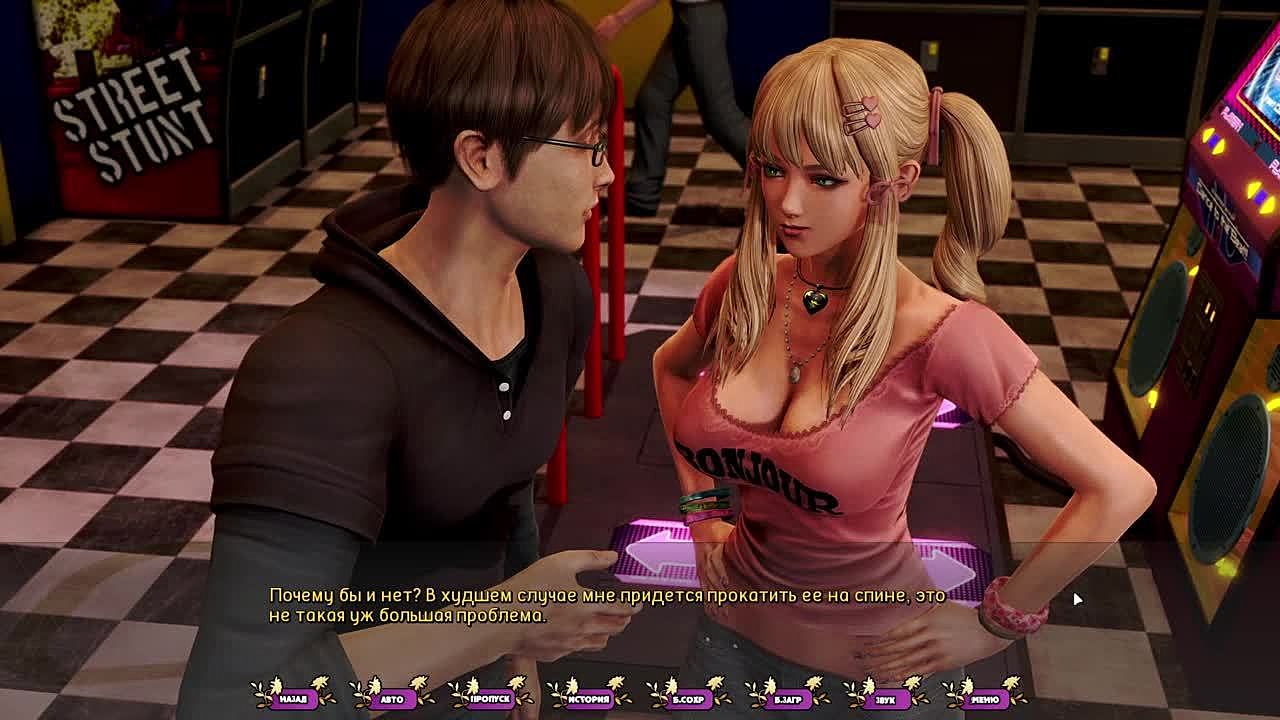This screenshot has height=720, width=1280.
Task: Quick save with the Б.Сохр button
Action: [x=689, y=698]
